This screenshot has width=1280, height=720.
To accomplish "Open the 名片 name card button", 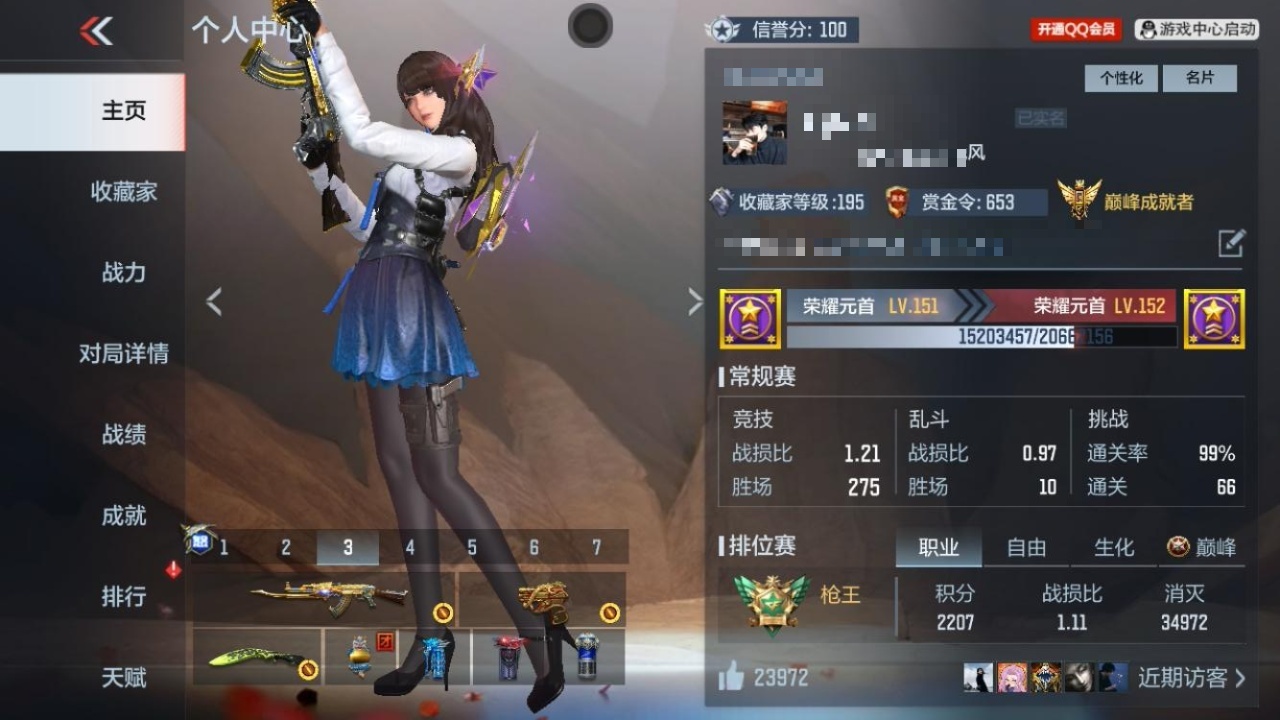I will click(x=1199, y=78).
